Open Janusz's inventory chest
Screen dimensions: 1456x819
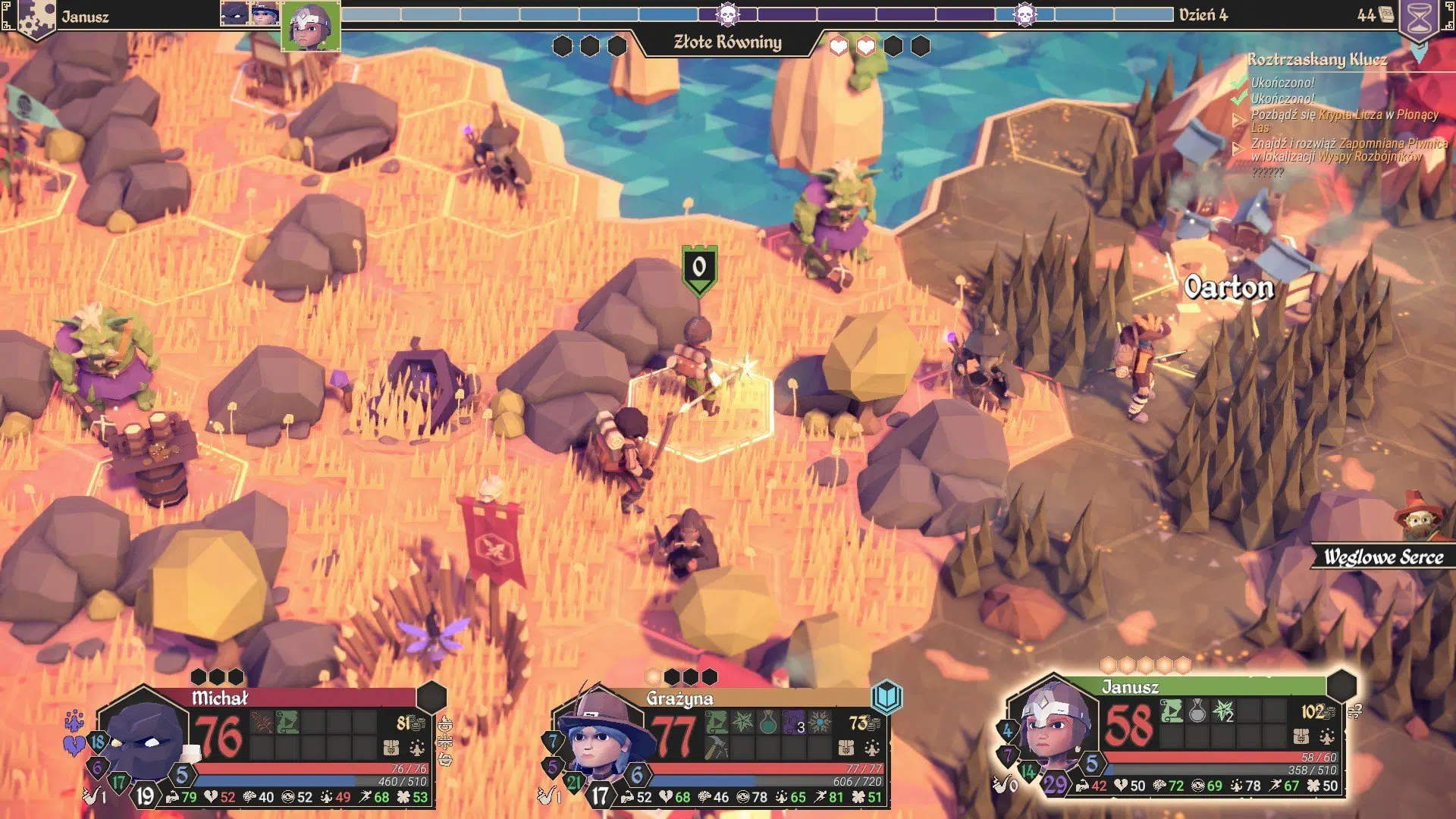pos(1301,736)
